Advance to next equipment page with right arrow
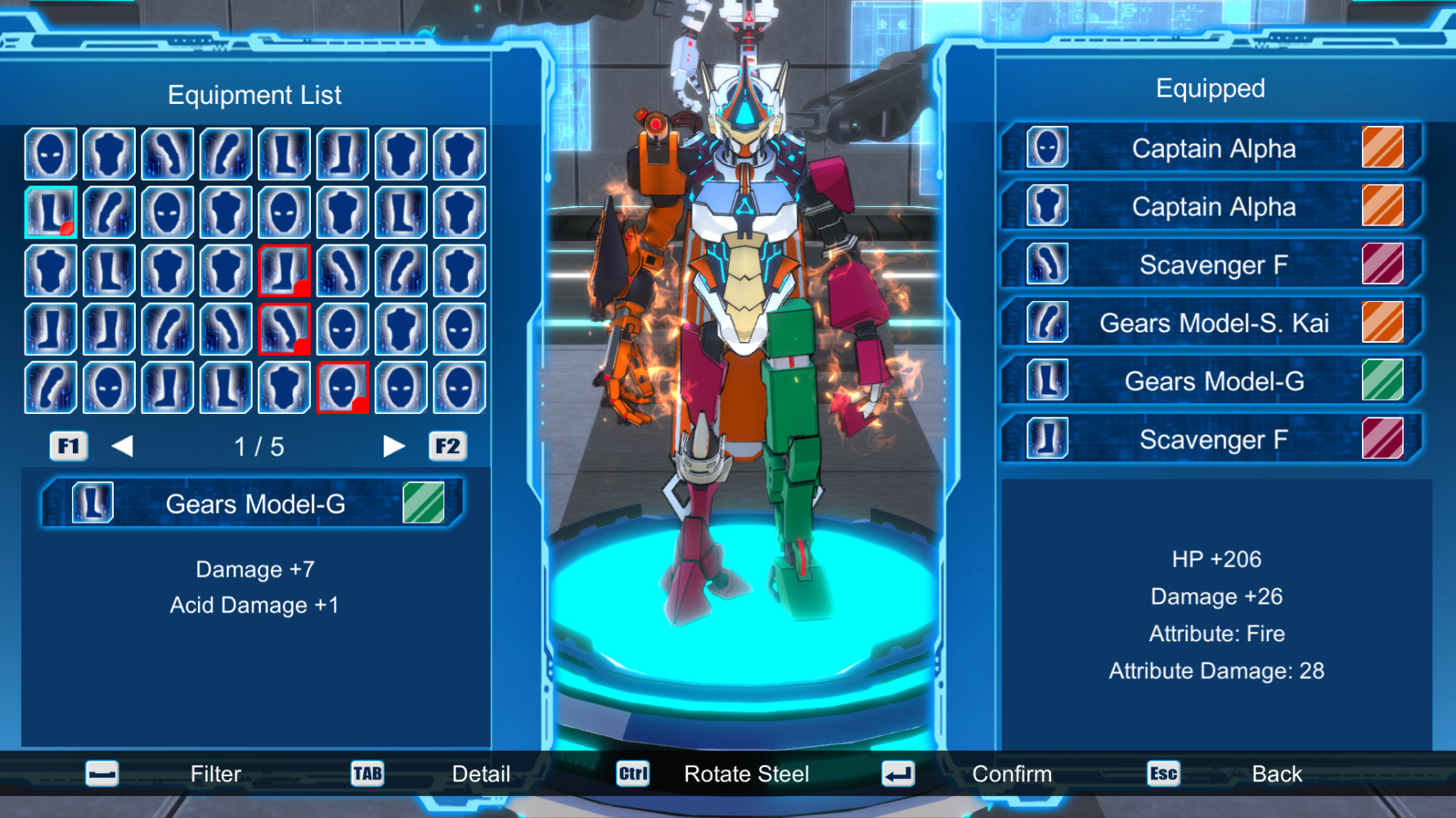1456x818 pixels. pyautogui.click(x=394, y=446)
